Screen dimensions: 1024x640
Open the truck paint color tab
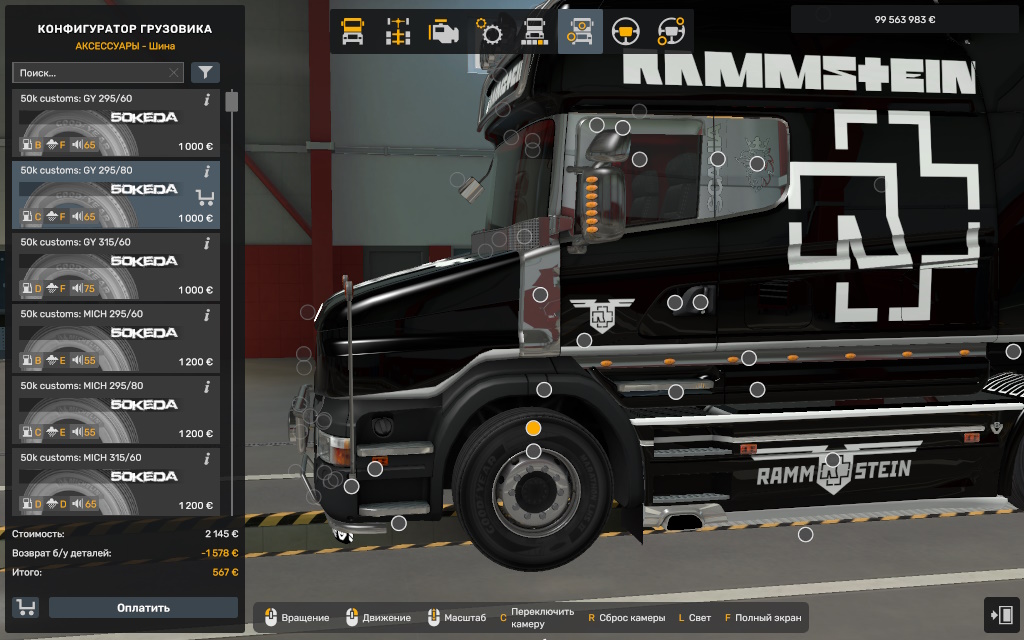[x=535, y=32]
